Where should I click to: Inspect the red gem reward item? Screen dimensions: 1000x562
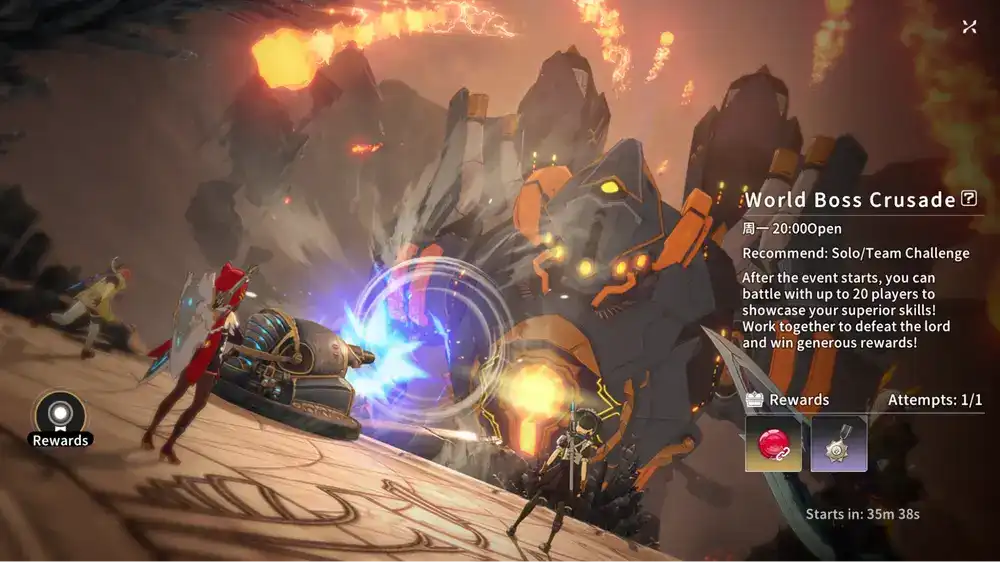click(773, 443)
